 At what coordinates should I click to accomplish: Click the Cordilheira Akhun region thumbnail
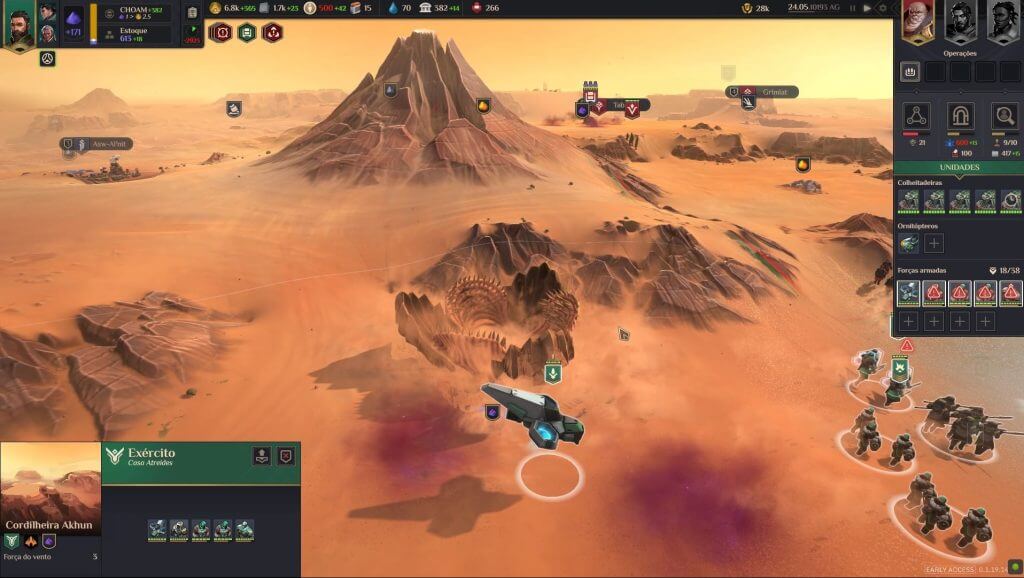(x=50, y=495)
